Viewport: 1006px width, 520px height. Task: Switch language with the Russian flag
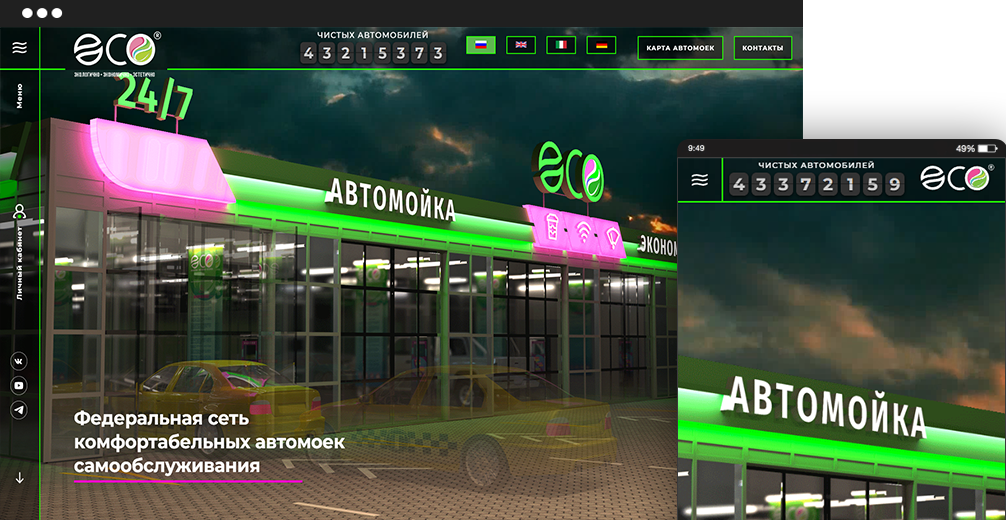[481, 45]
